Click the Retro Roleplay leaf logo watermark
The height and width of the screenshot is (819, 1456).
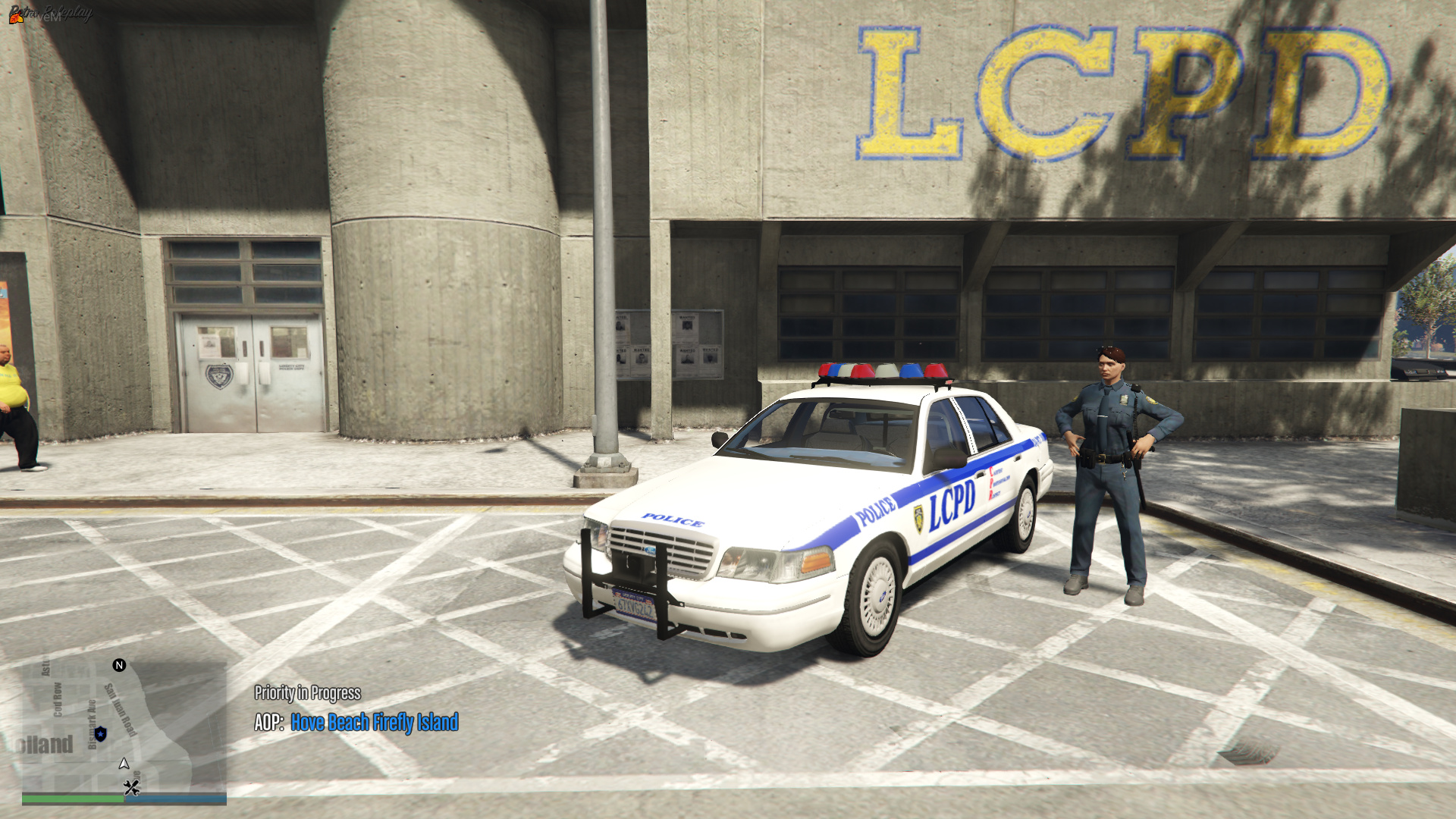coord(15,18)
